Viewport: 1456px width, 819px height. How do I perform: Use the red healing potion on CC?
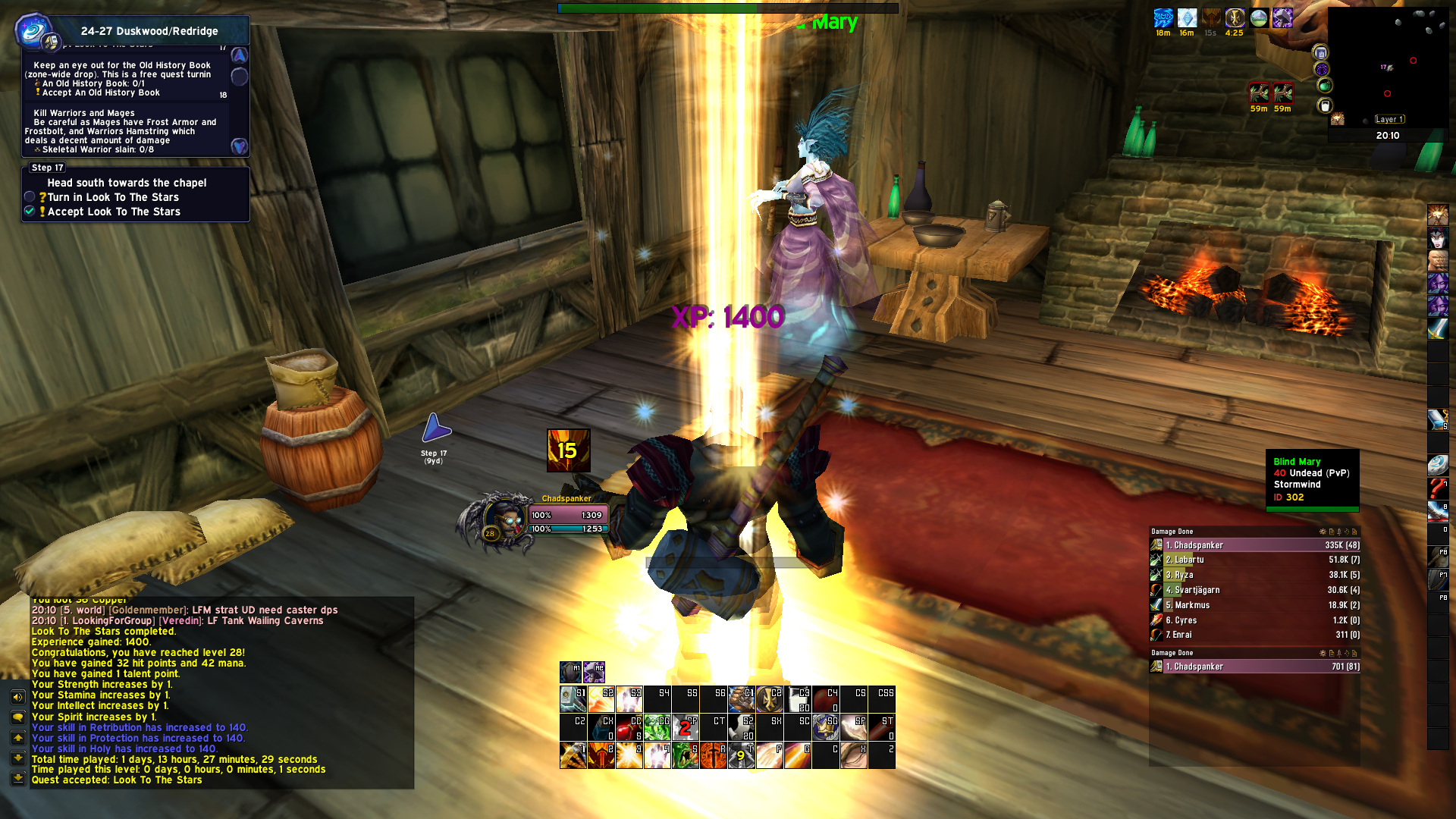(x=629, y=727)
